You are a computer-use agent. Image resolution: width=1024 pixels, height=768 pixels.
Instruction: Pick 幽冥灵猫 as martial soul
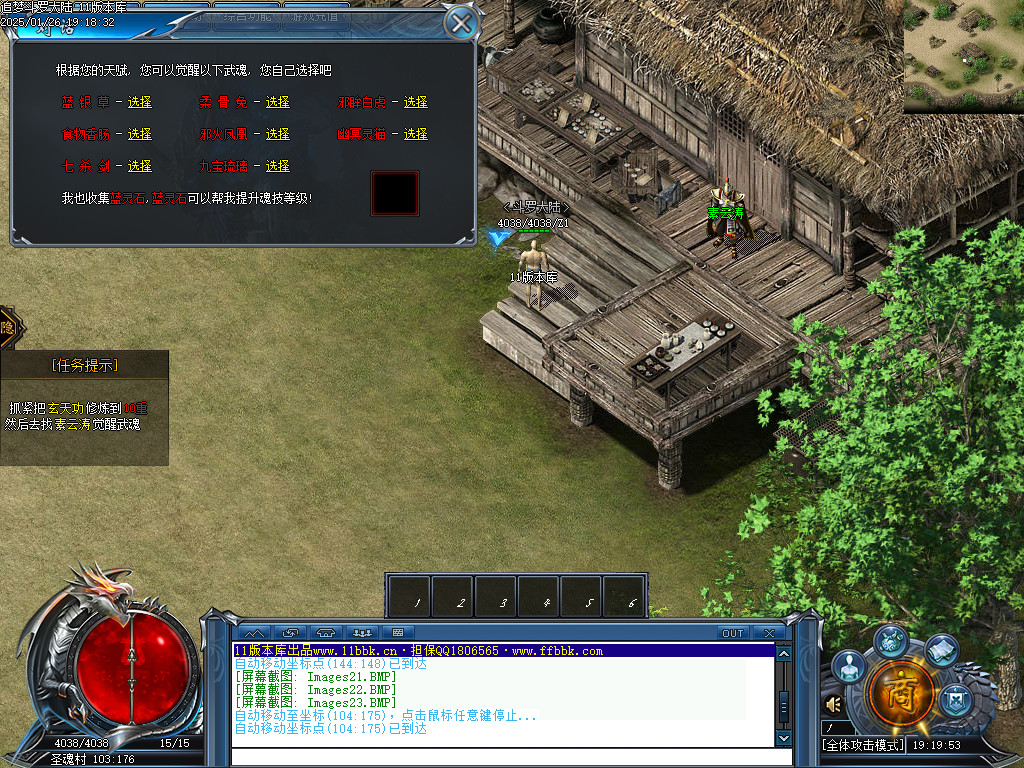[415, 134]
